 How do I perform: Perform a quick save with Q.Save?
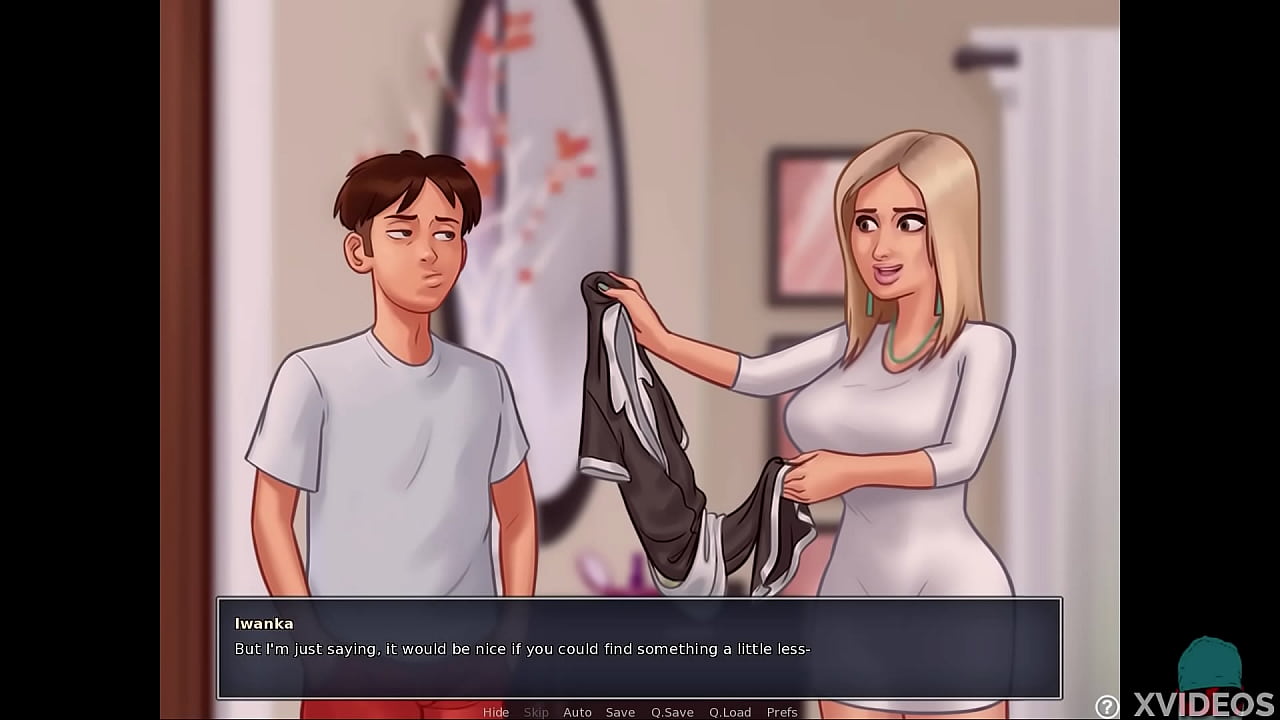click(x=672, y=712)
